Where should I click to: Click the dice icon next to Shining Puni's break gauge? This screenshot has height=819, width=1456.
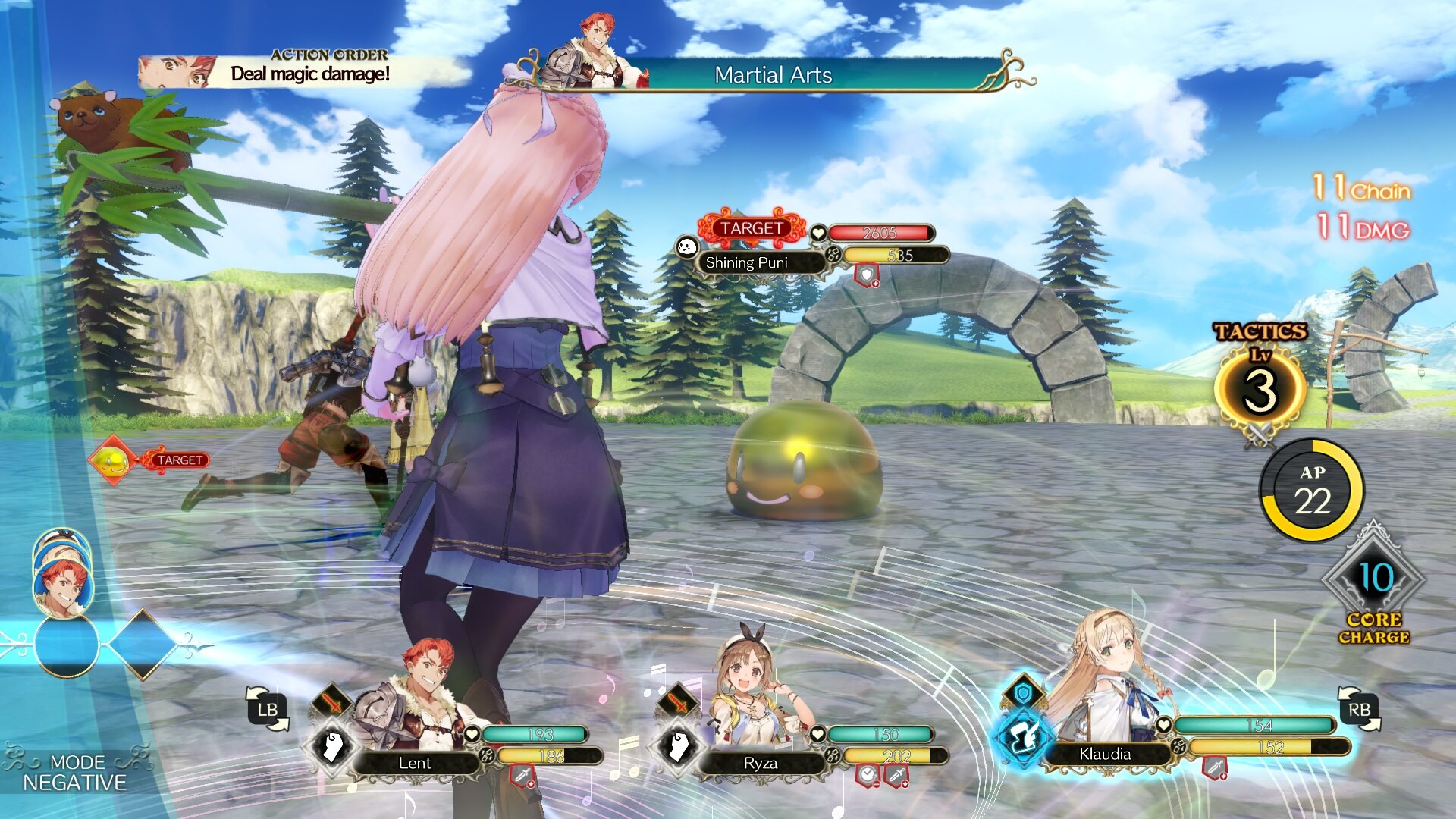832,255
